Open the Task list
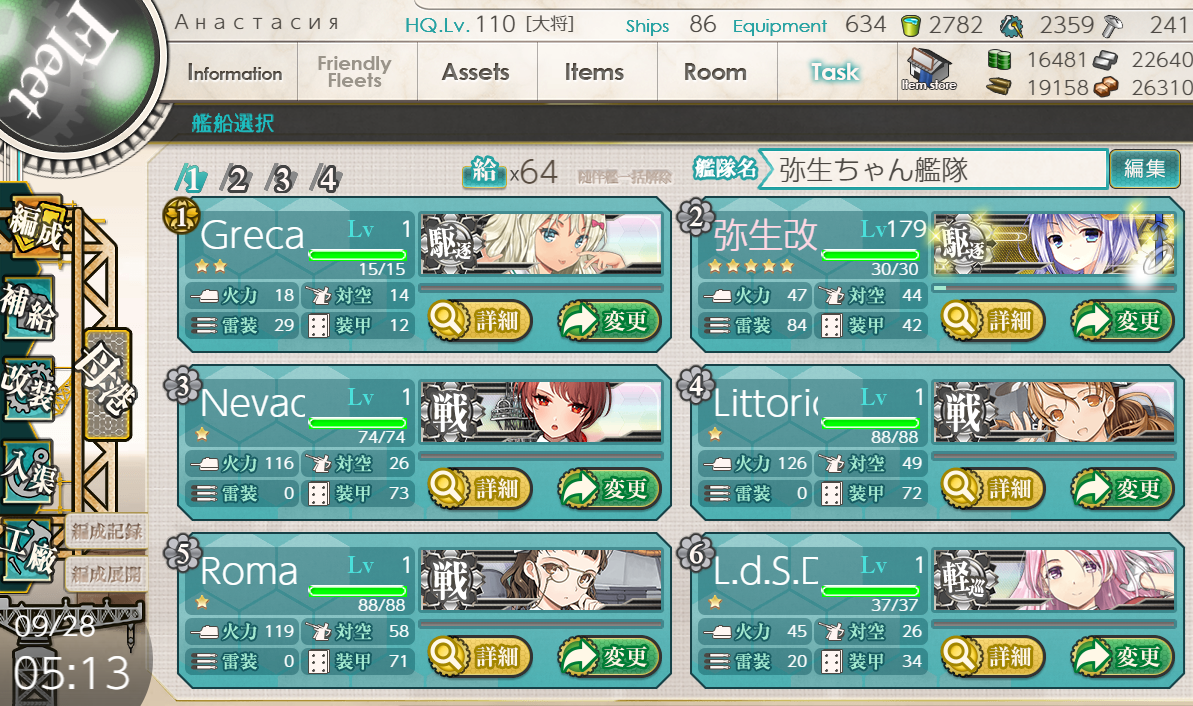This screenshot has width=1193, height=706. coord(835,73)
